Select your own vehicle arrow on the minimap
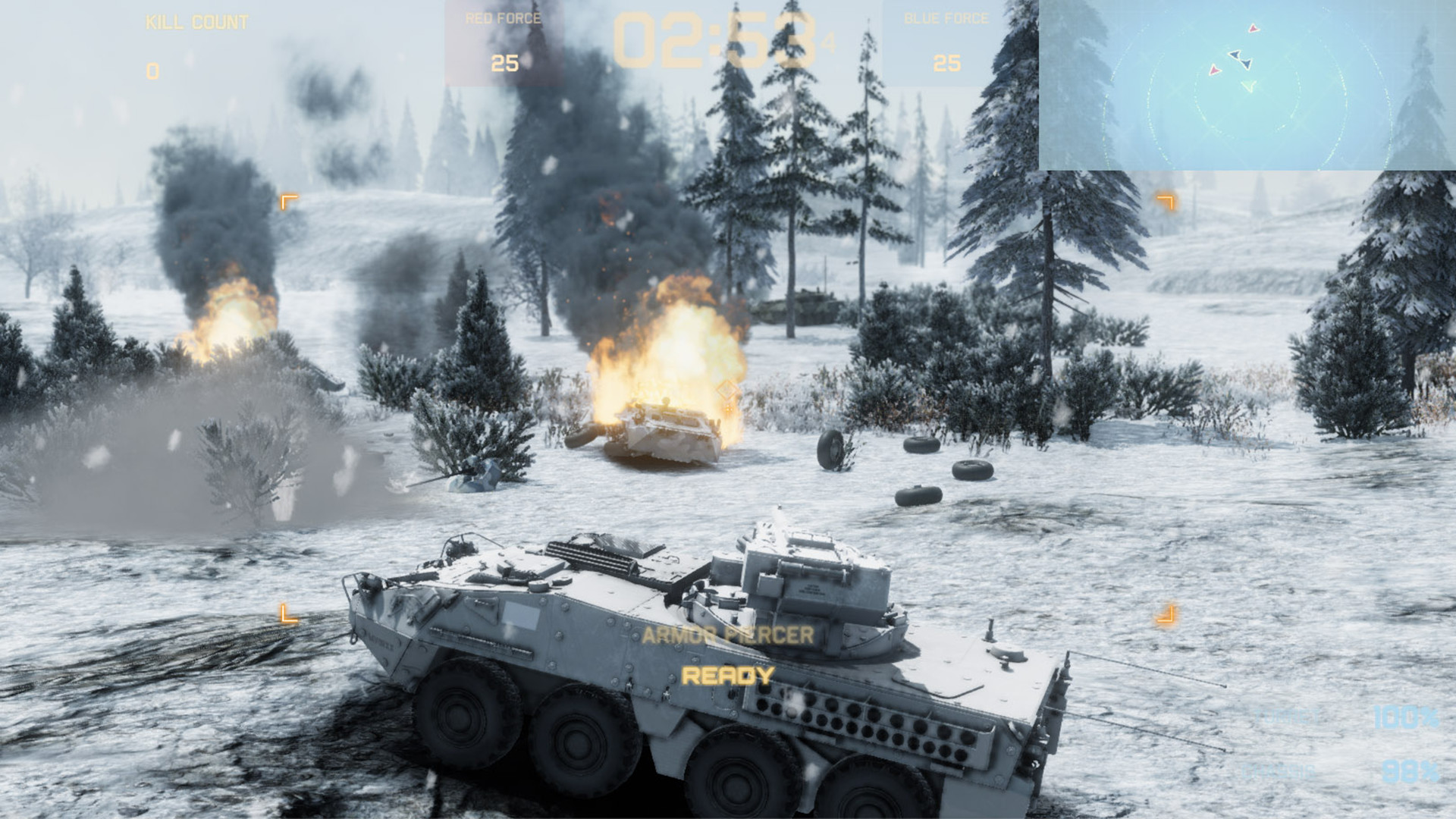The height and width of the screenshot is (819, 1456). tap(1249, 86)
